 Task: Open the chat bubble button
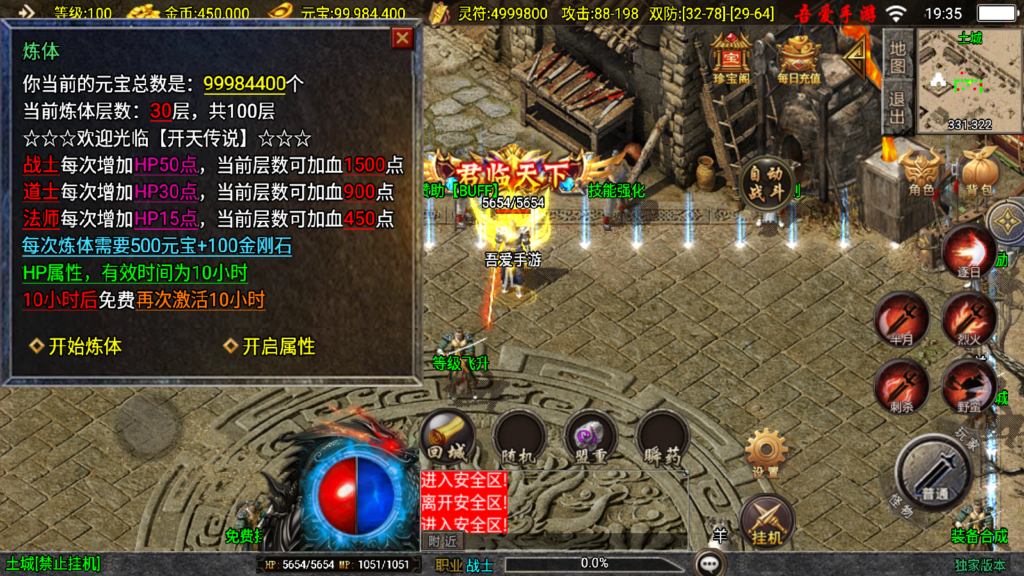712,564
